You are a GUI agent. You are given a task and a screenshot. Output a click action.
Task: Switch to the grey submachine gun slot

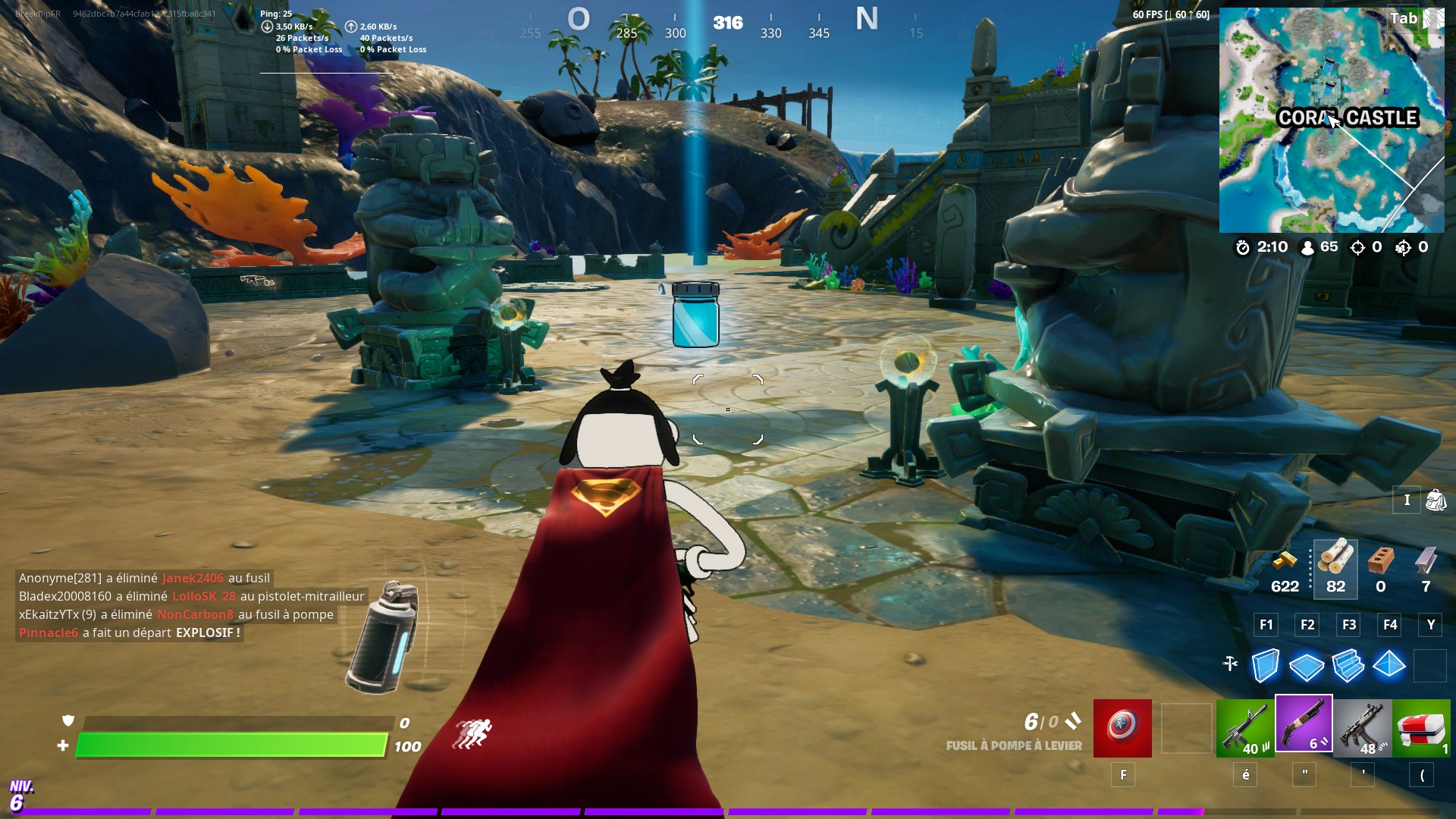1363,728
